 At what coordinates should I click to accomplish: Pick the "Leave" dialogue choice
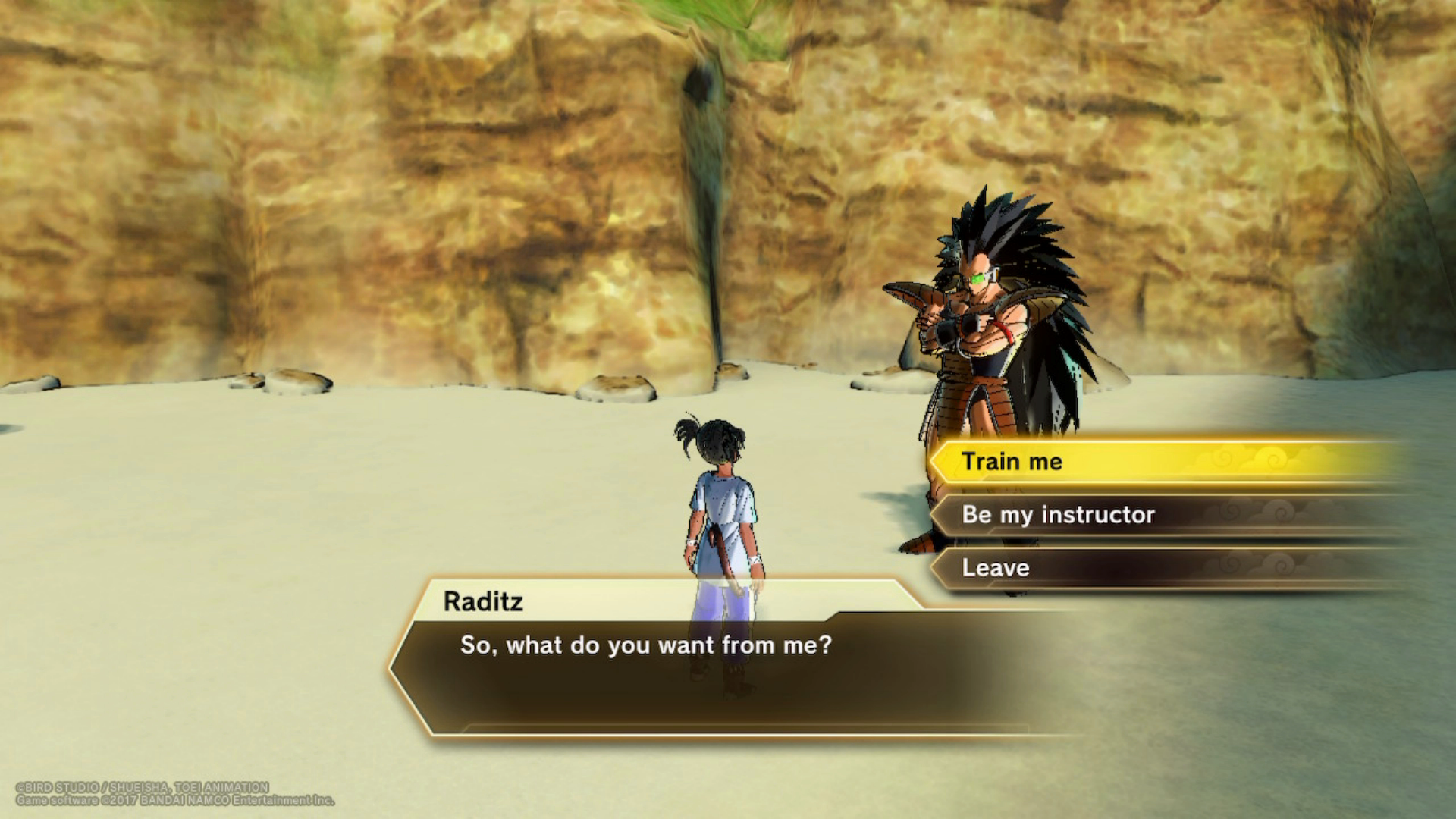coord(996,568)
